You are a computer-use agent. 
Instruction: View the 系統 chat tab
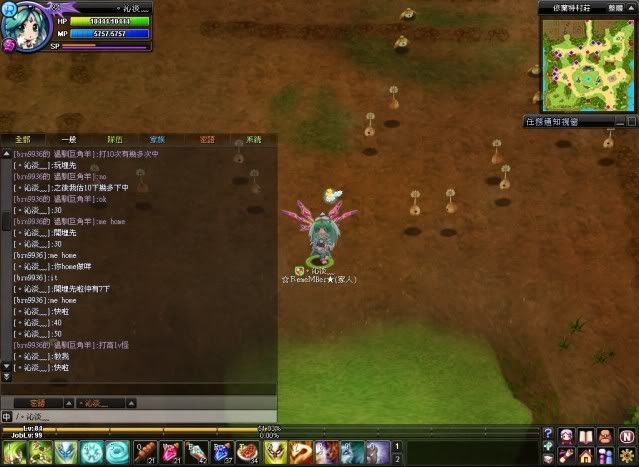(x=252, y=140)
